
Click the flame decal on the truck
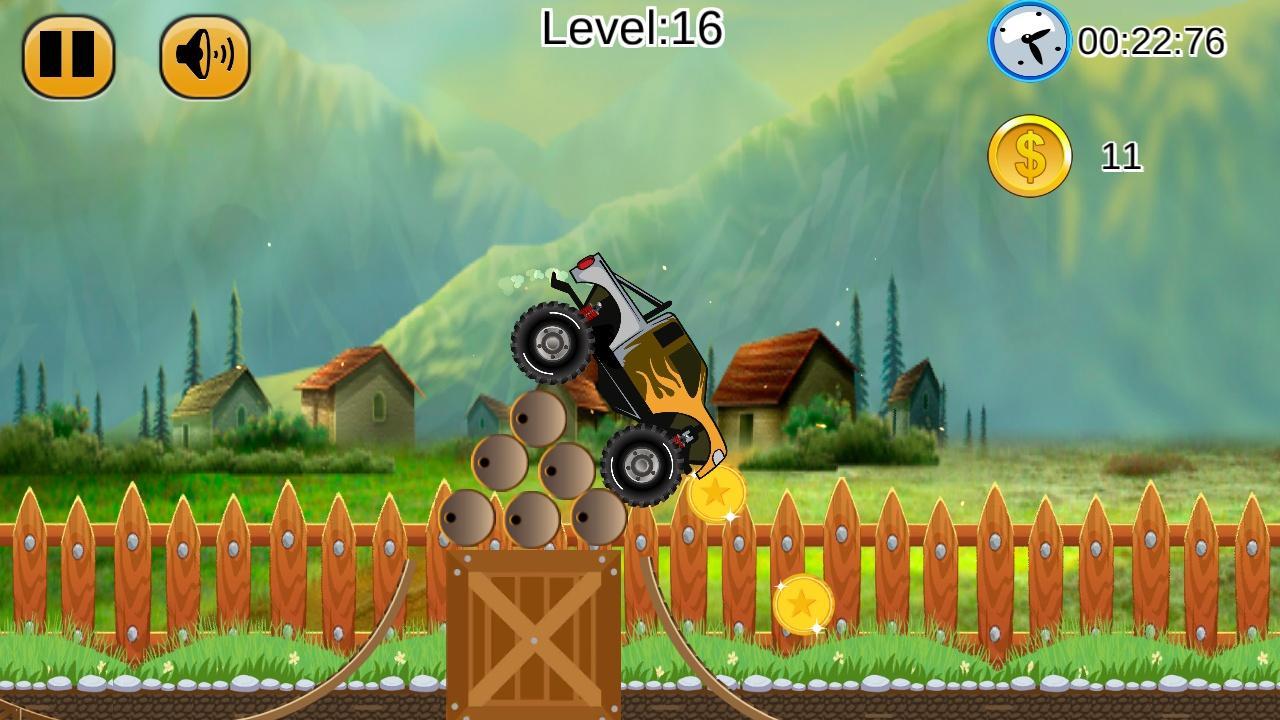[668, 385]
